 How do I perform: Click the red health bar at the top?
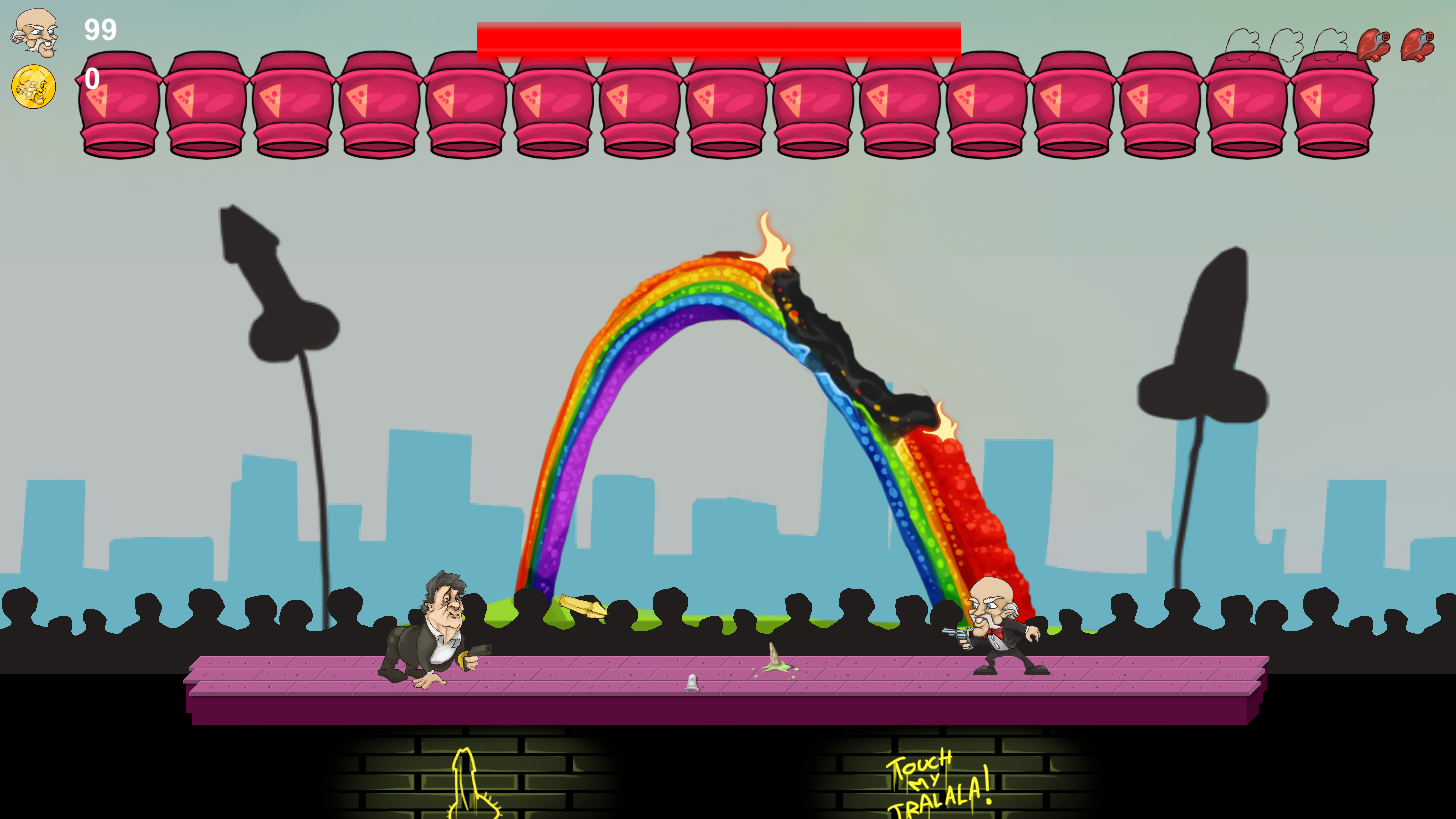pyautogui.click(x=718, y=36)
